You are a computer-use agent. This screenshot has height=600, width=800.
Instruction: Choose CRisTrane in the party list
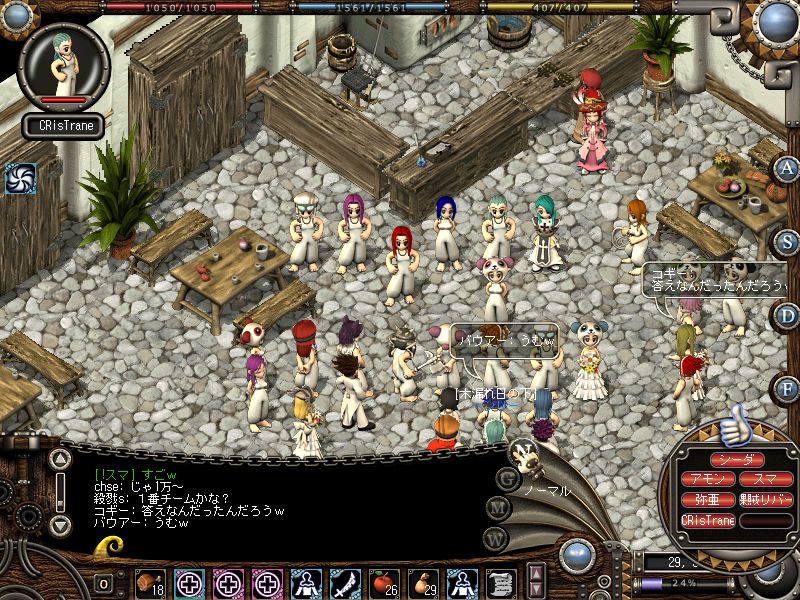coord(708,521)
